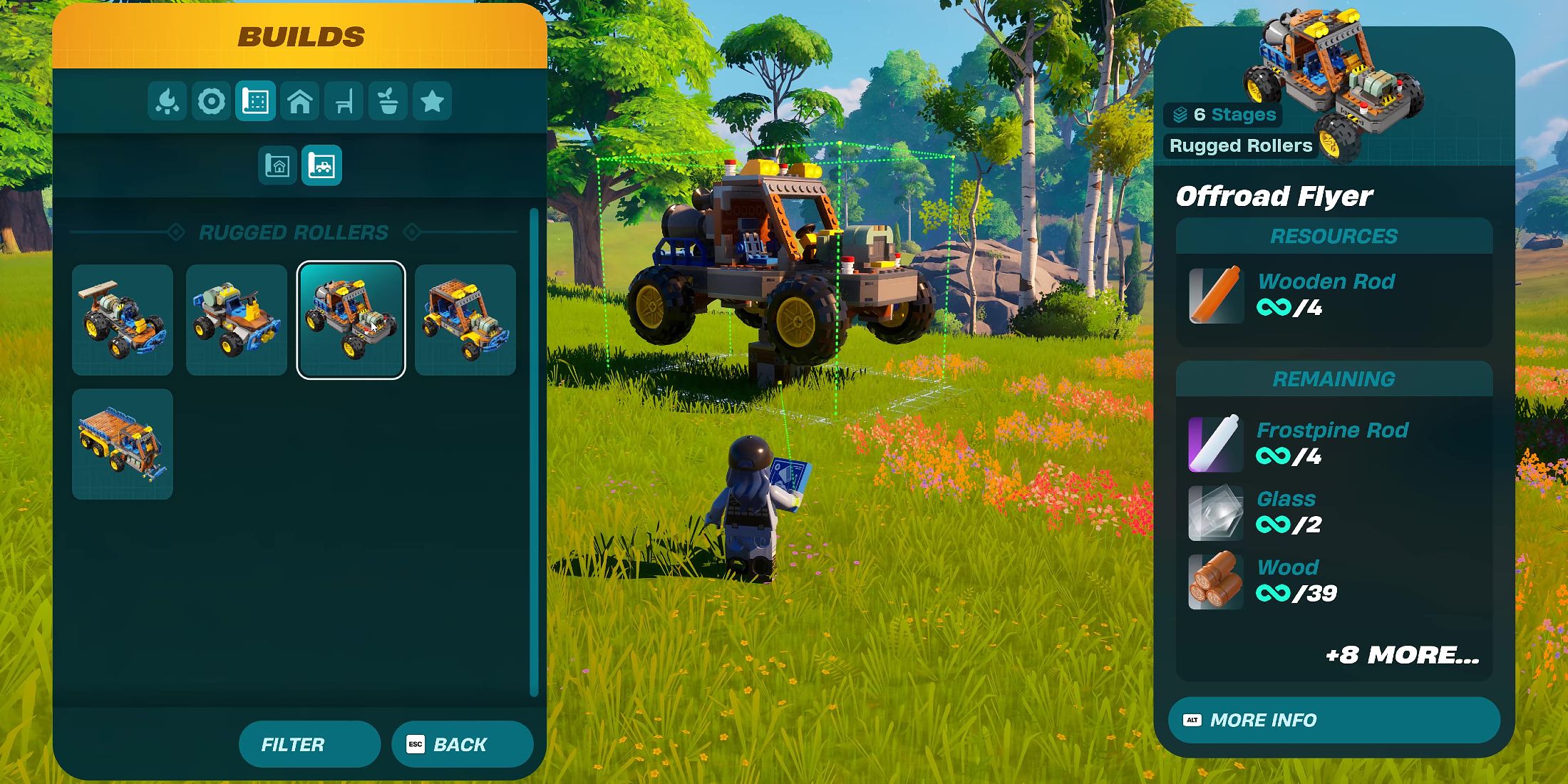Viewport: 1568px width, 784px height.
Task: Show favorited builds with the star icon
Action: pos(433,101)
